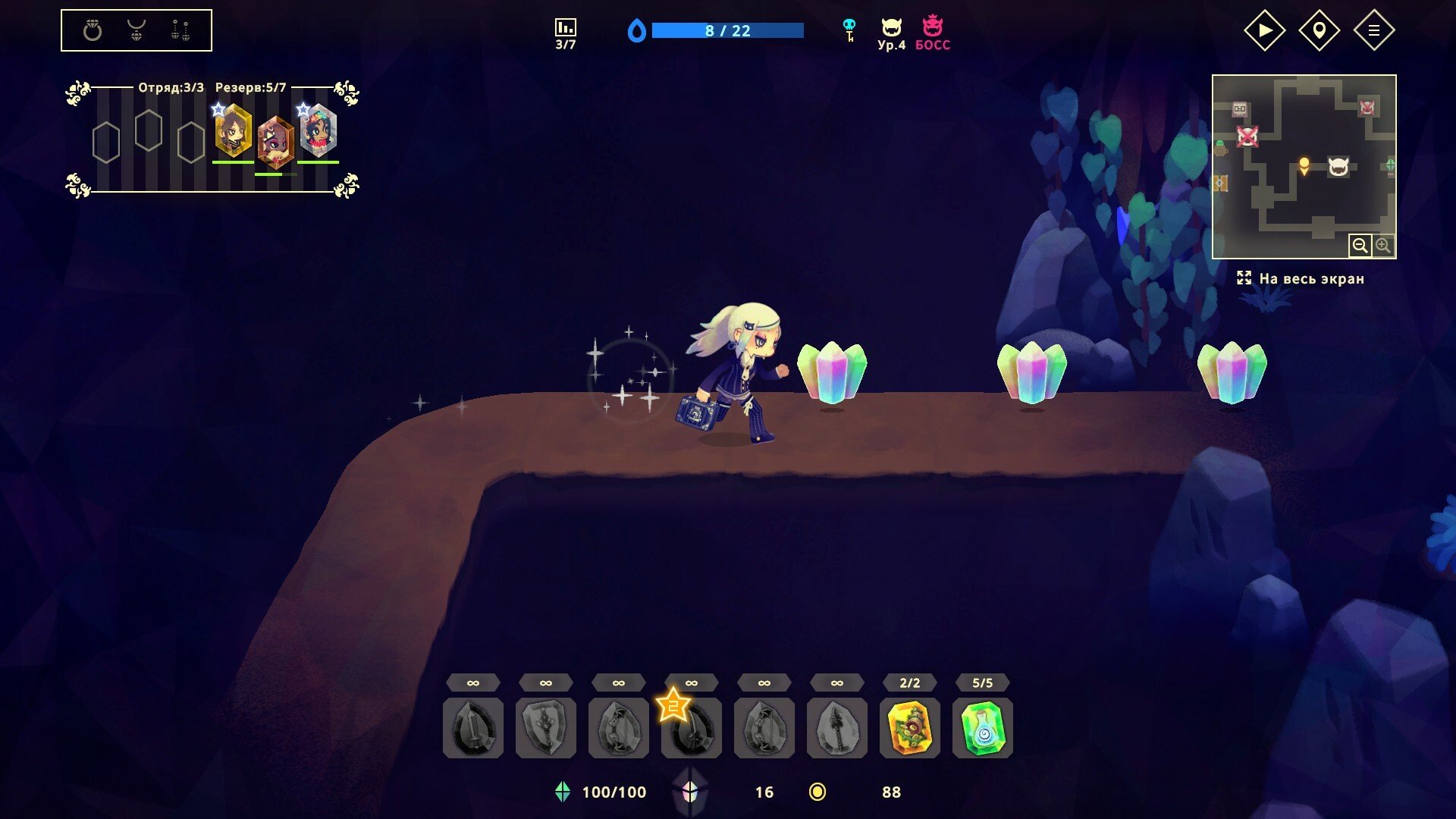
Task: Select the brown-haired hero in yellow gem
Action: [234, 132]
